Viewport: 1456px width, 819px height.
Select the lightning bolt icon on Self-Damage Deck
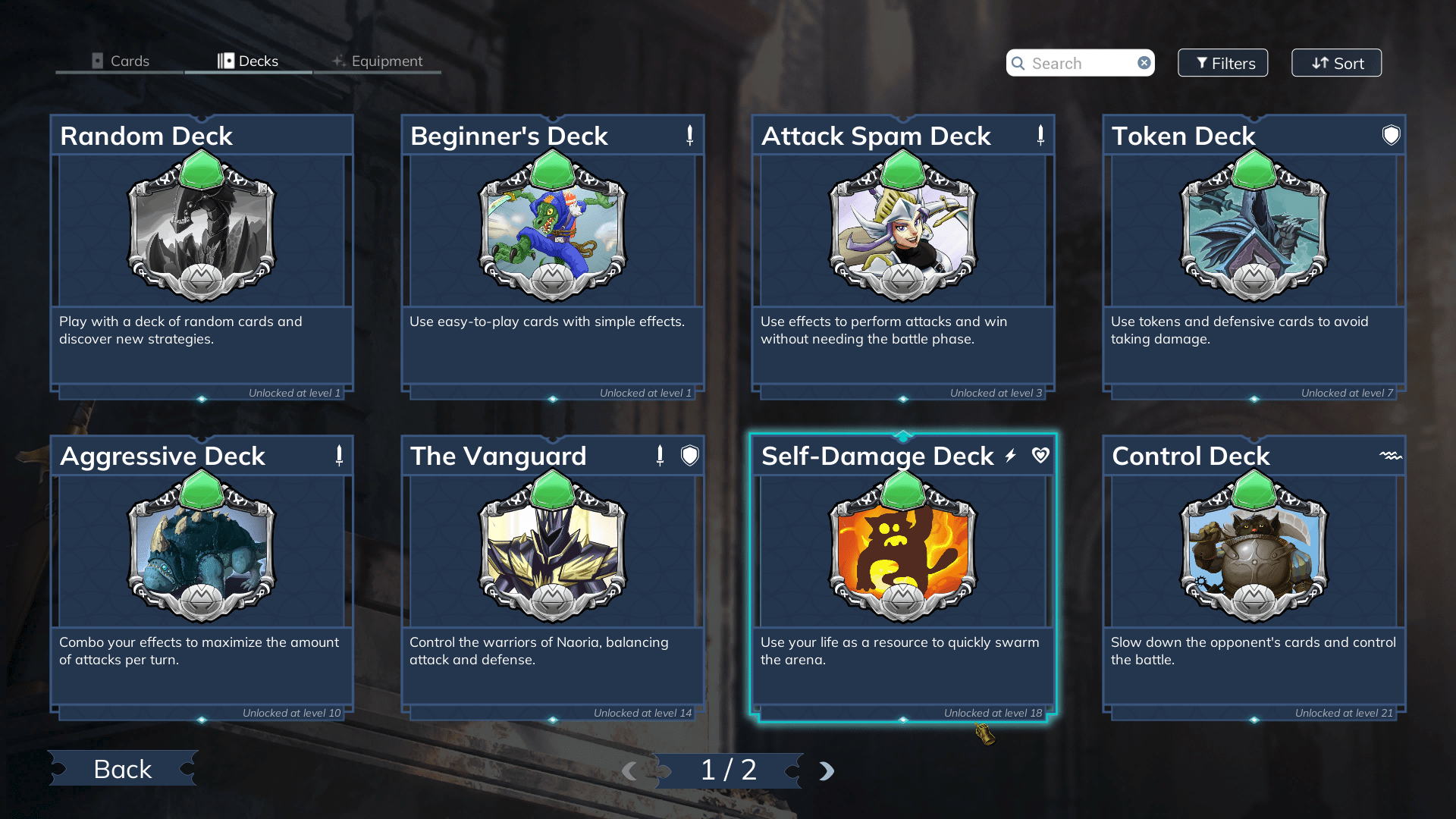point(1009,456)
